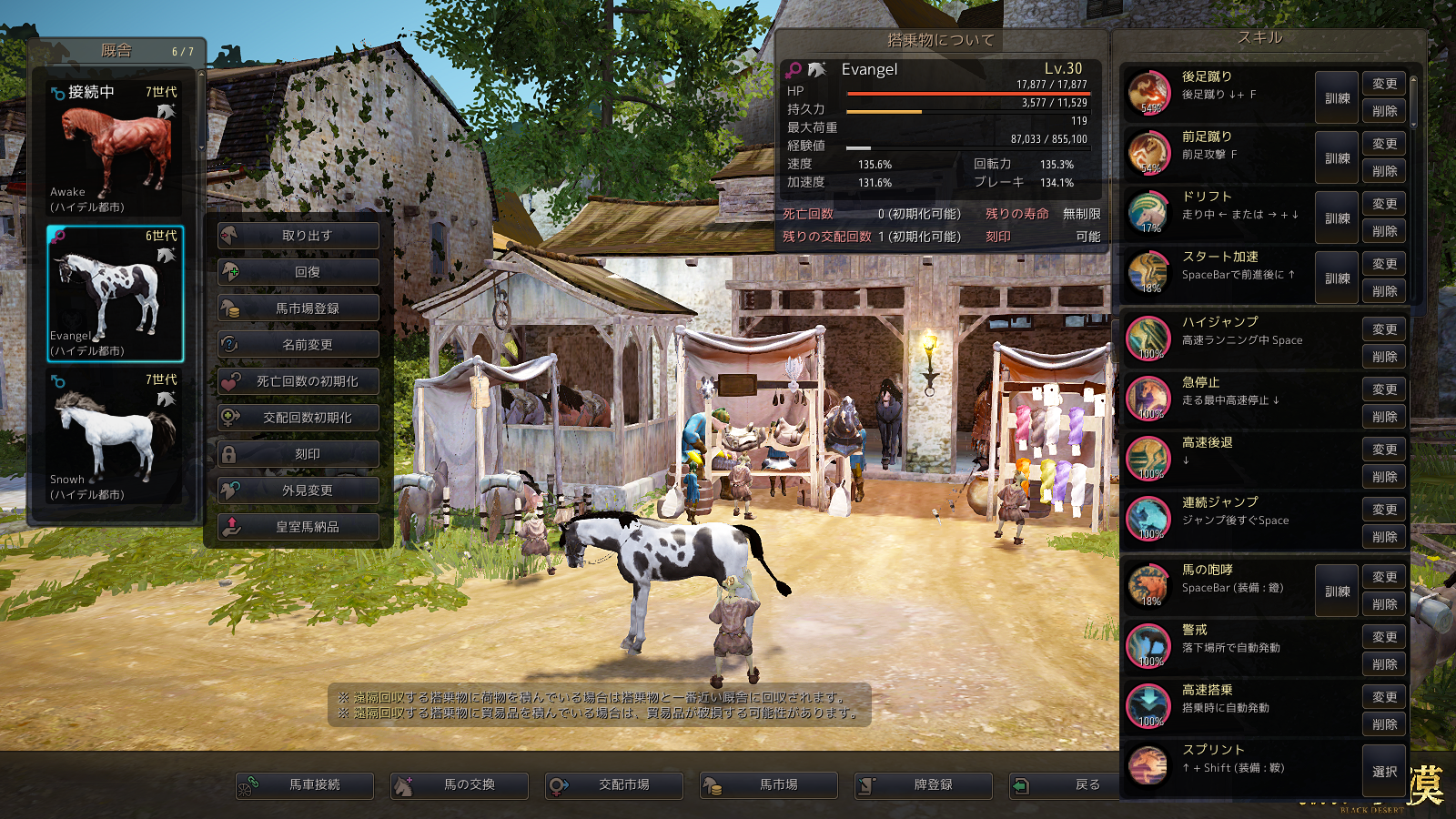This screenshot has height=819, width=1456.
Task: Choose スプリント skill with 選択 button
Action: click(x=1384, y=772)
